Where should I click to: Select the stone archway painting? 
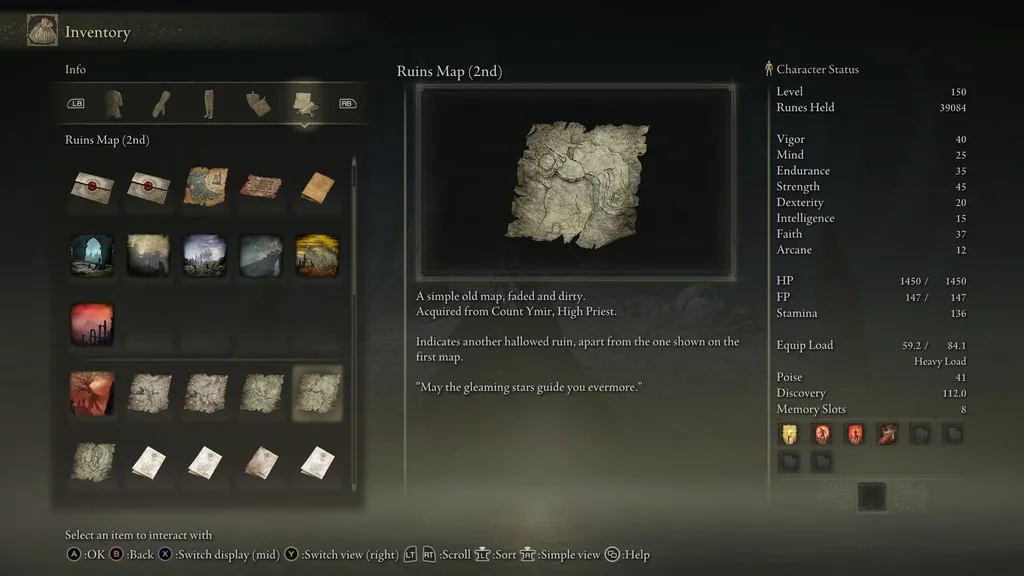pos(93,255)
